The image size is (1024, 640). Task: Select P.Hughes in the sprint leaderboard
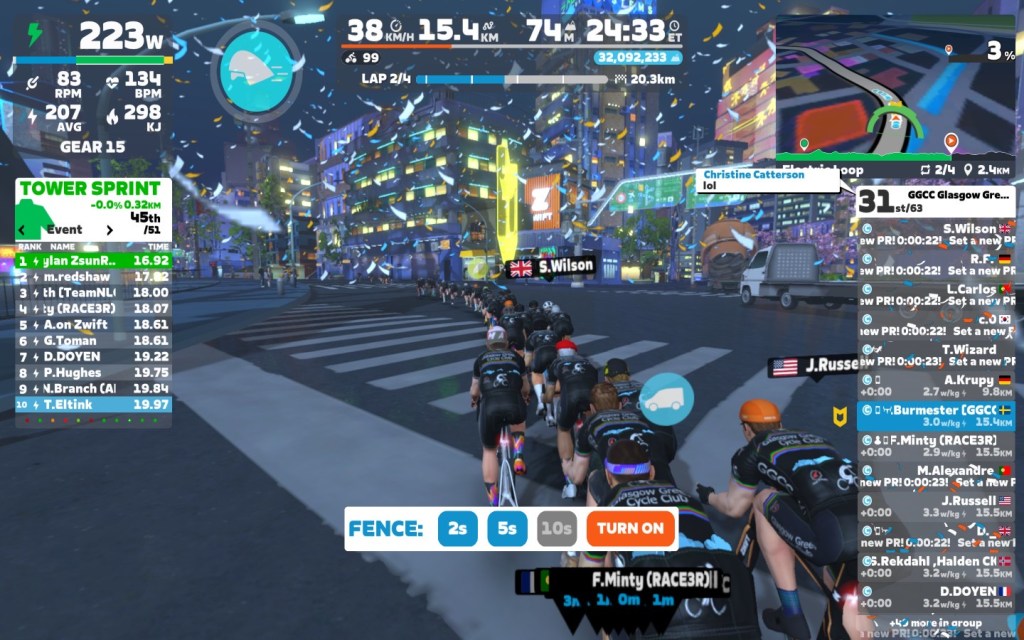(93, 372)
